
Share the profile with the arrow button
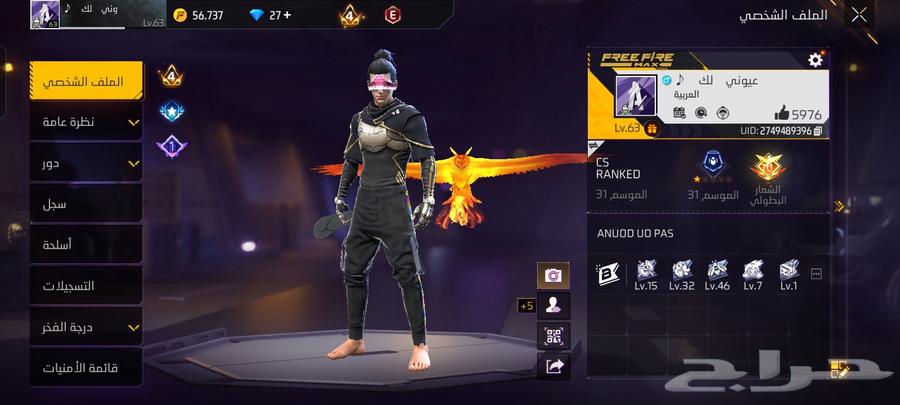[x=552, y=367]
